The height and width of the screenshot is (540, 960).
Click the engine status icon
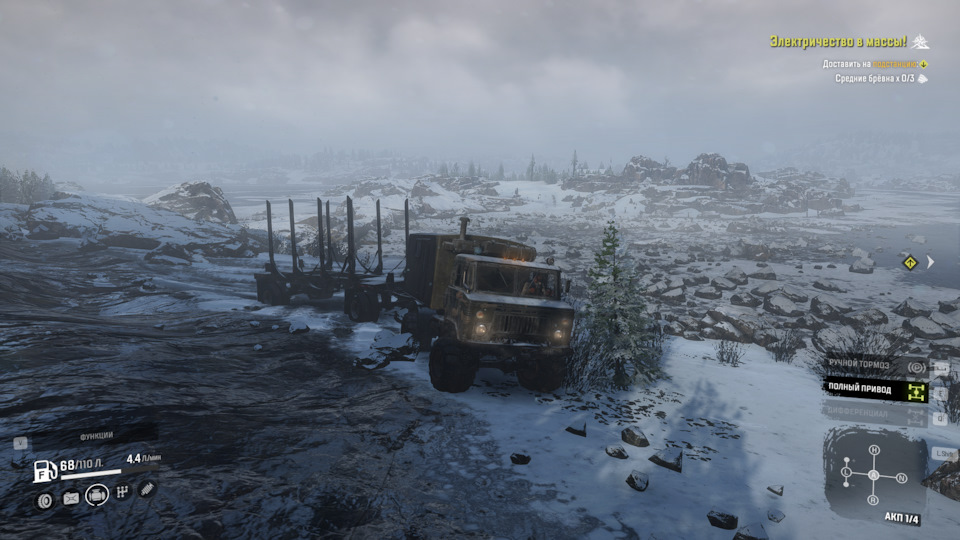coord(97,494)
